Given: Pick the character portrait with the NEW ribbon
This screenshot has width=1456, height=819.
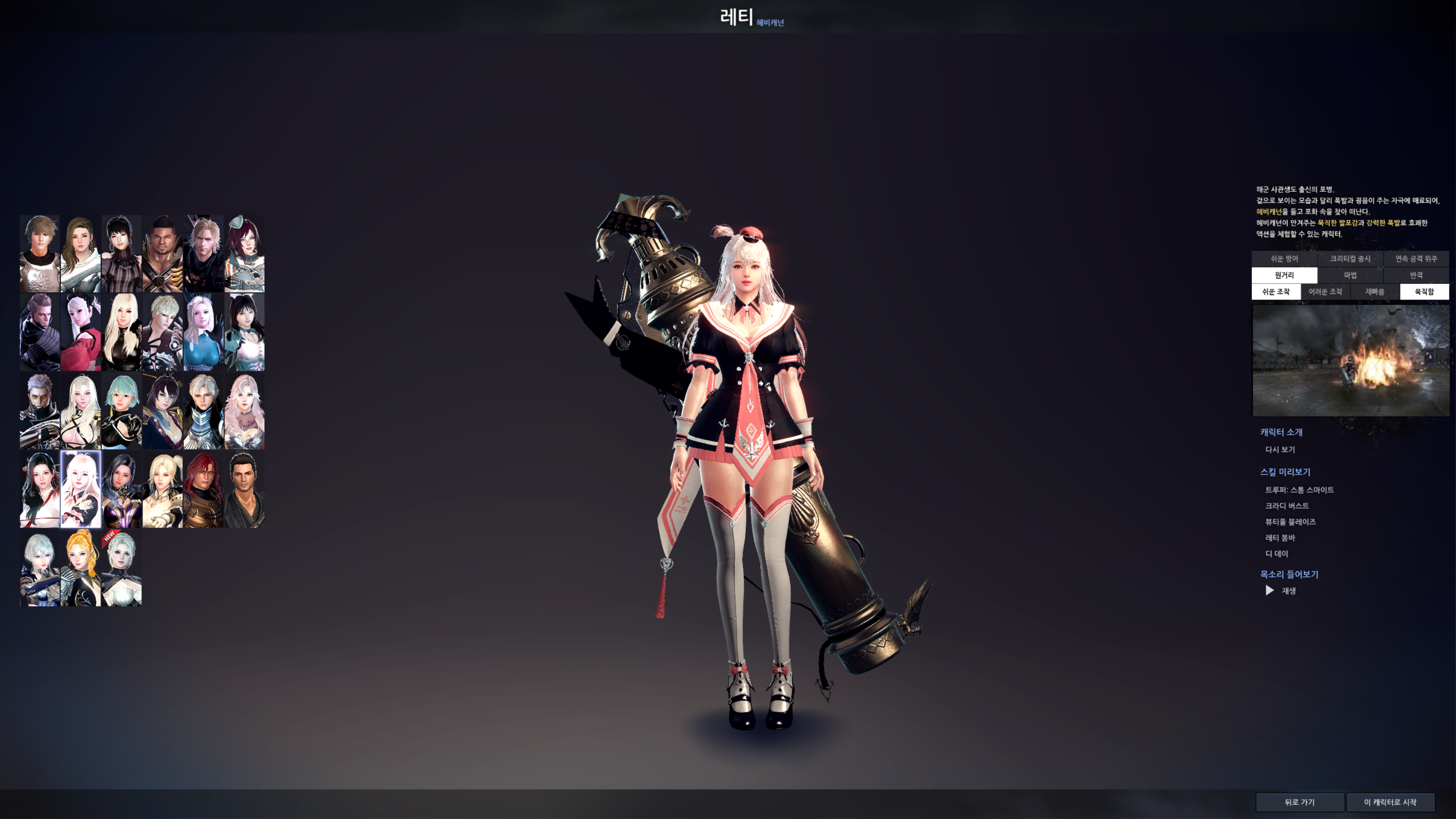Looking at the screenshot, I should (121, 568).
